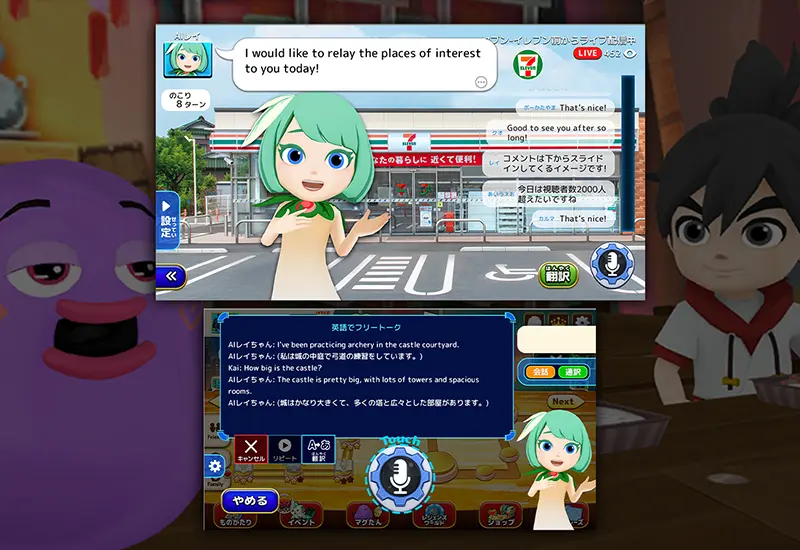This screenshot has width=800, height=550.
Task: Click the Next arrow button
Action: pos(564,401)
